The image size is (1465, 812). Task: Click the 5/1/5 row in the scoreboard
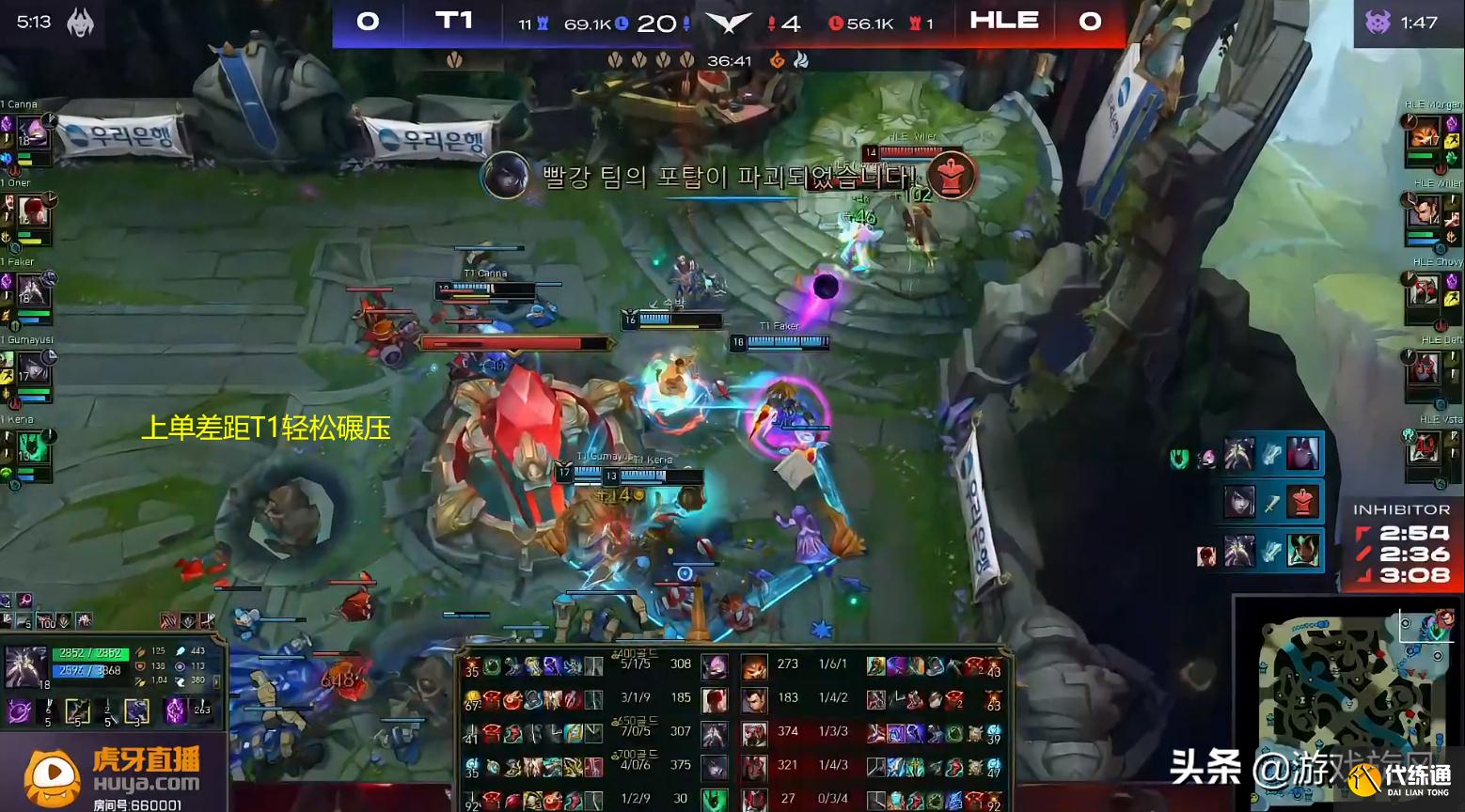point(636,664)
